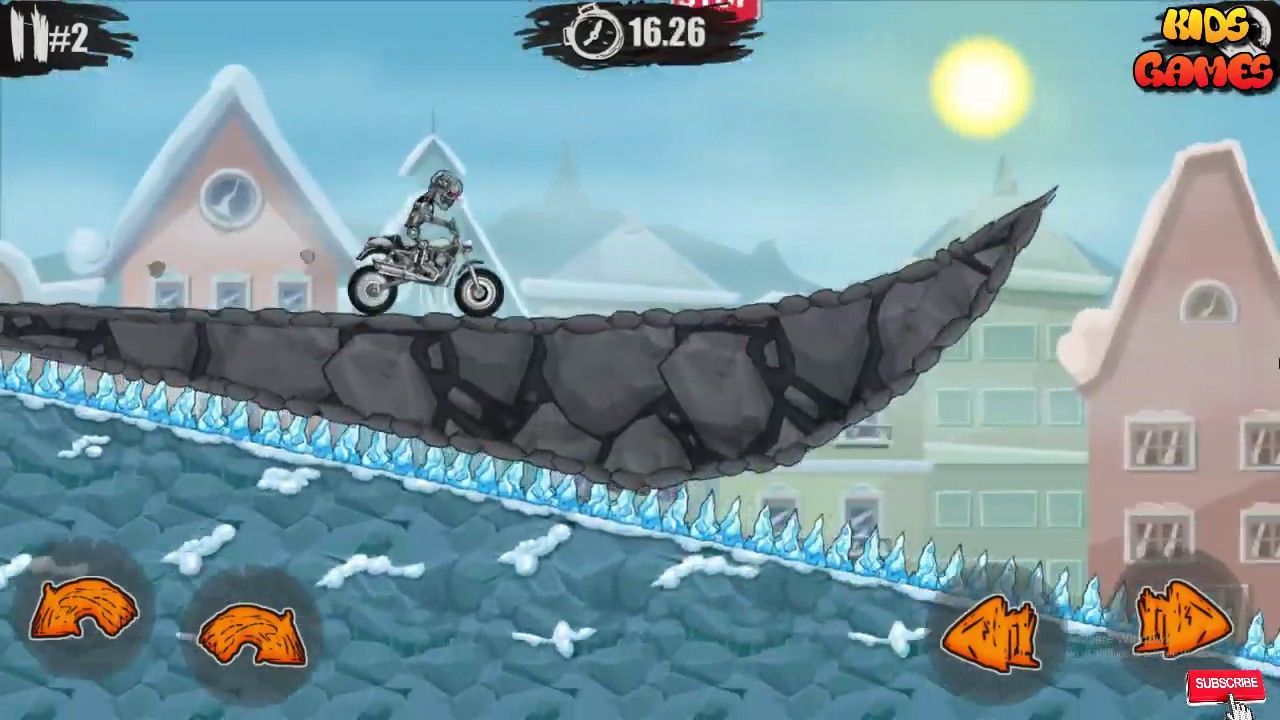The height and width of the screenshot is (720, 1280).
Task: Click the clock on the pink rooftop
Action: [x=230, y=198]
